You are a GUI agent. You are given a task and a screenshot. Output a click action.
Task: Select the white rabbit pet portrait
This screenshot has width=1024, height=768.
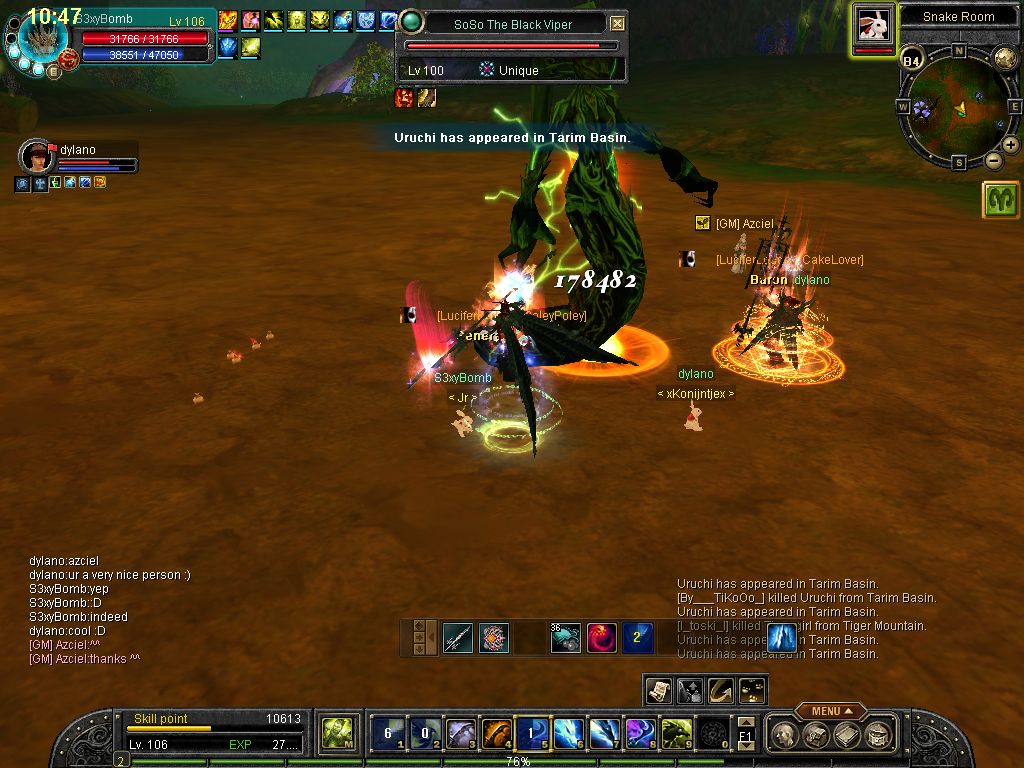[x=873, y=27]
